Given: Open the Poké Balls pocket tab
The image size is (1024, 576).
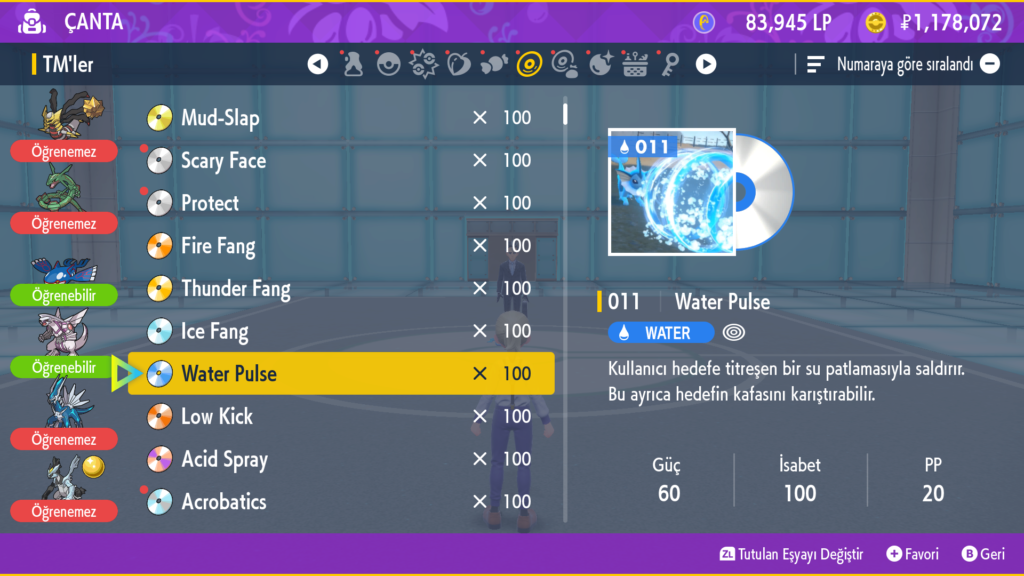Looking at the screenshot, I should 388,65.
